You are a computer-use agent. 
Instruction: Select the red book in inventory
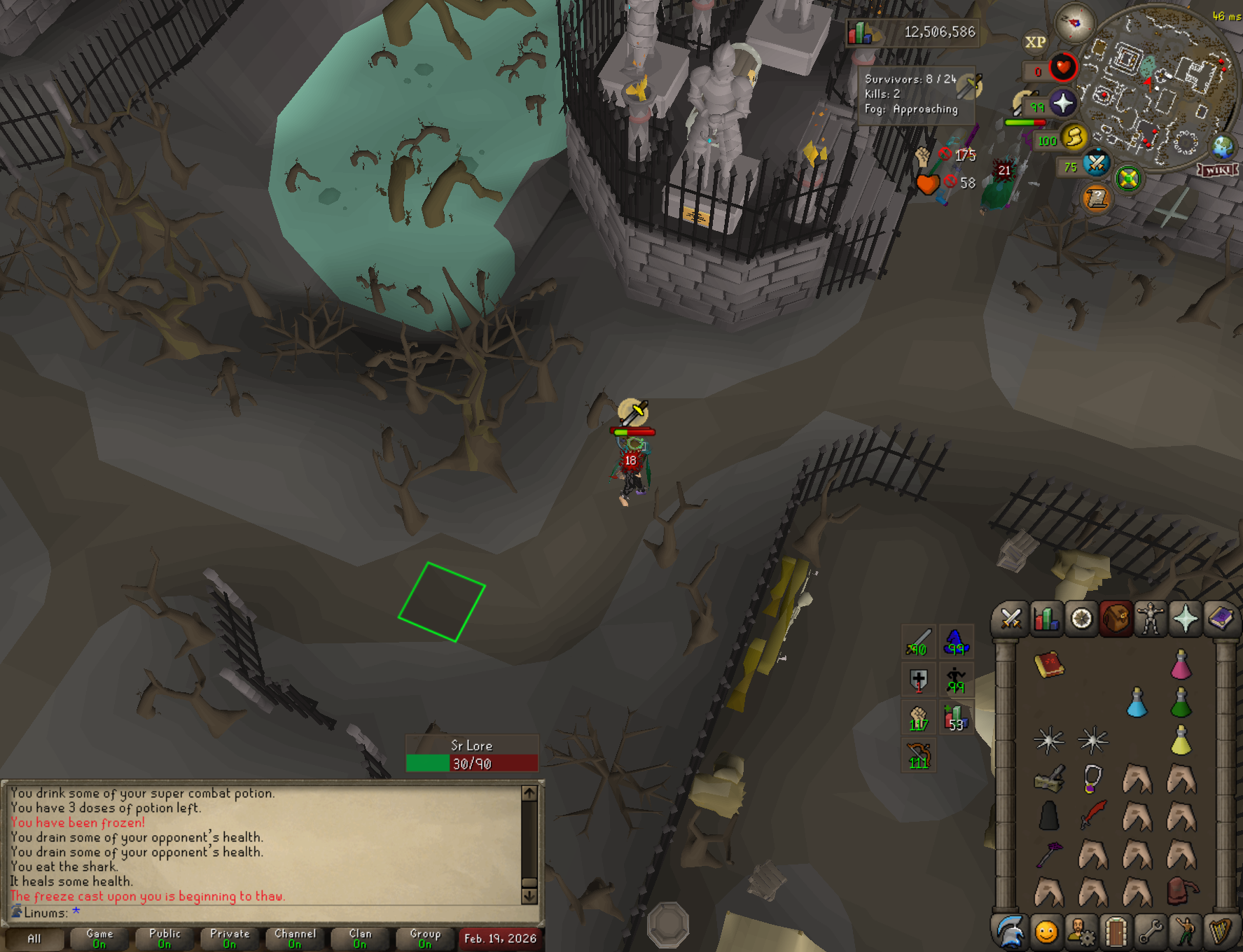(x=1049, y=665)
